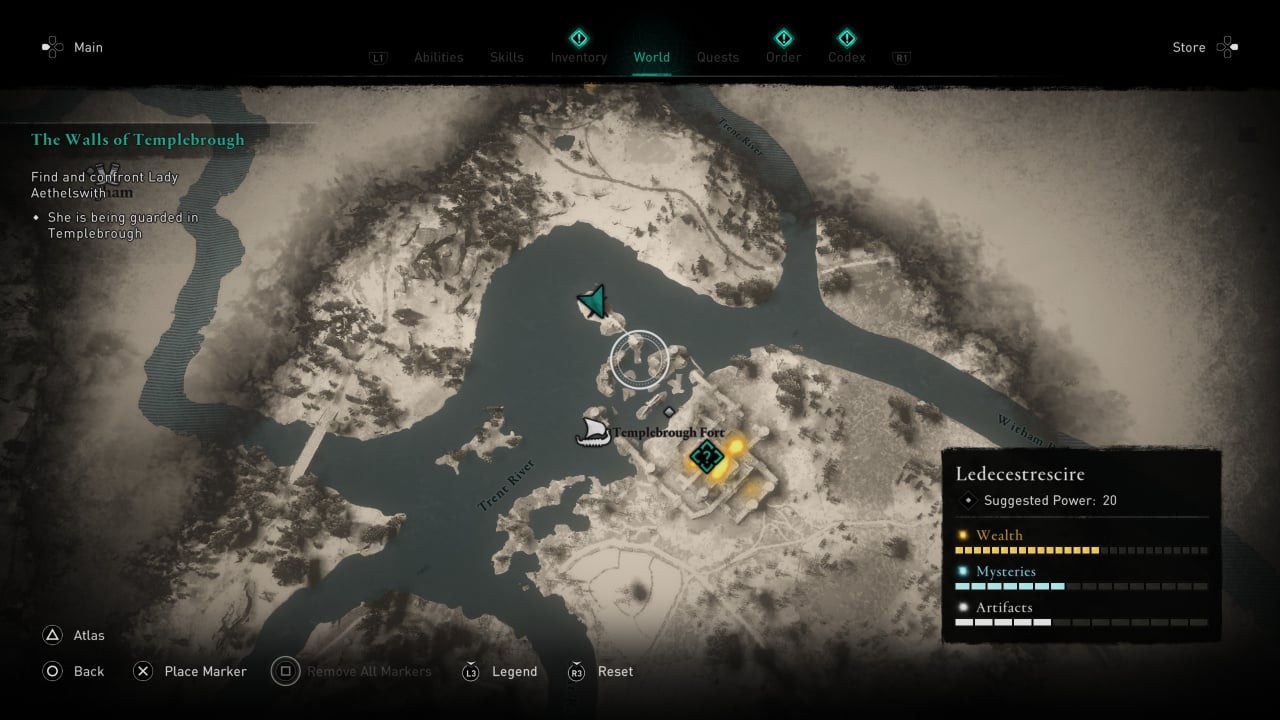Switch to the Abilities tab

tap(438, 57)
